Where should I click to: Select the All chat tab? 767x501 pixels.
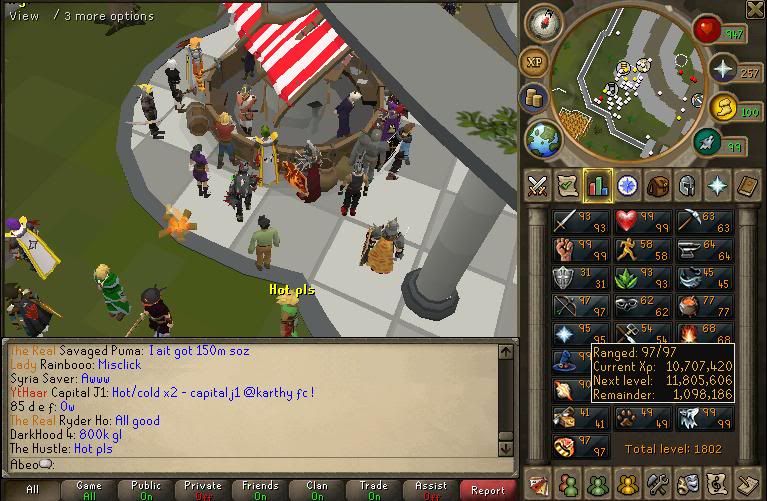(32, 490)
